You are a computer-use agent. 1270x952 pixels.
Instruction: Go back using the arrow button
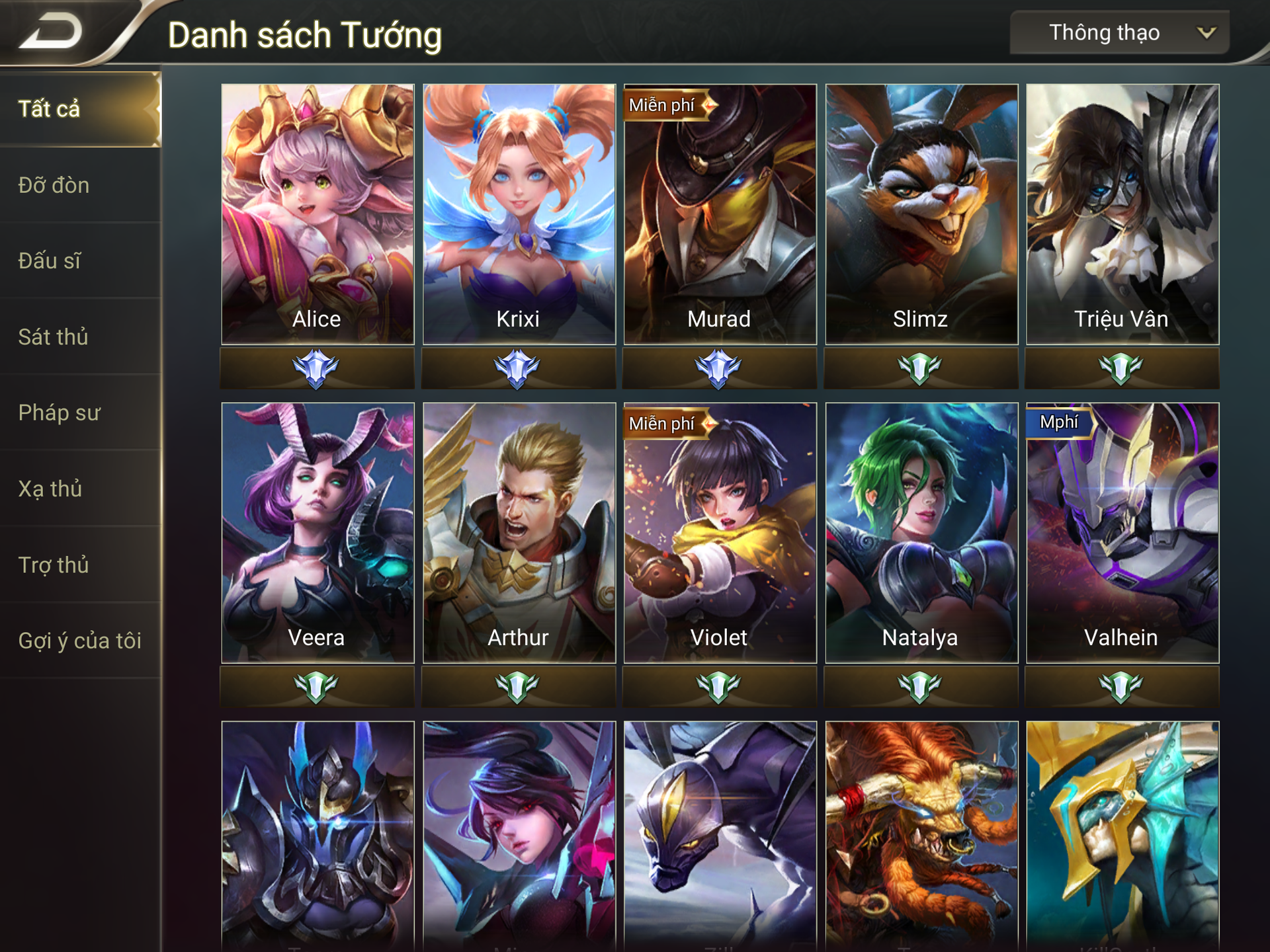[x=52, y=32]
